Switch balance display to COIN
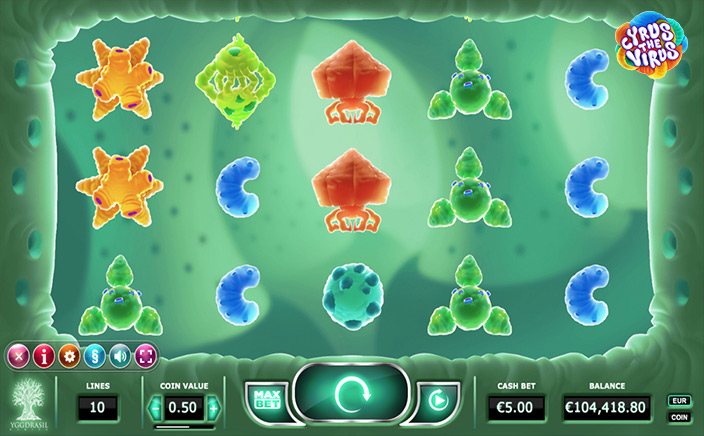This screenshot has width=704, height=436. [679, 416]
